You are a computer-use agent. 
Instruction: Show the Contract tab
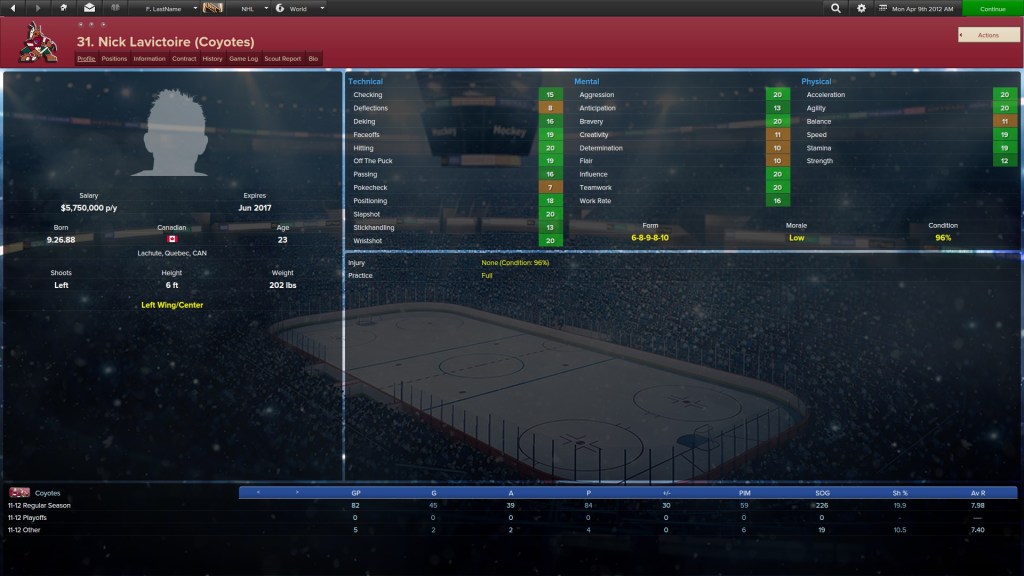(x=184, y=59)
